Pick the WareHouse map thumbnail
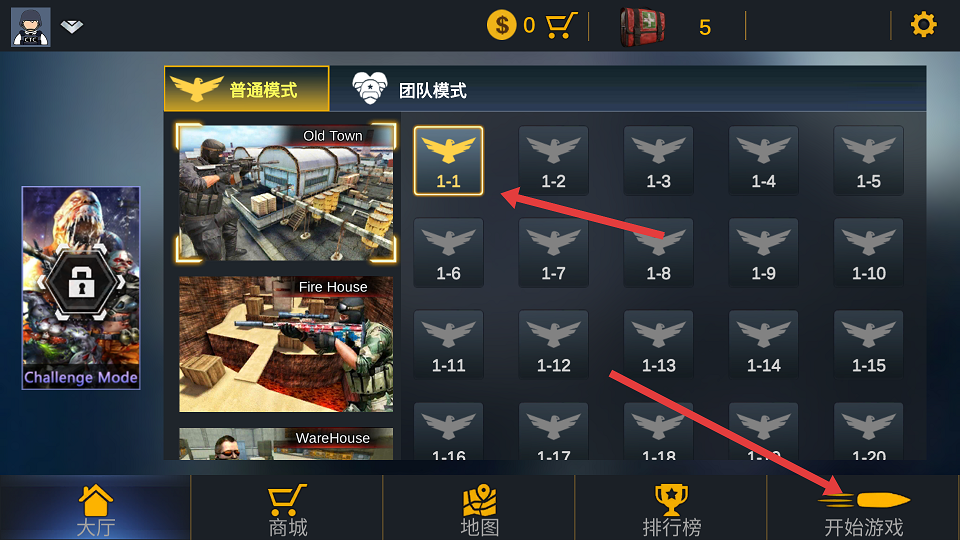The image size is (960, 540). click(286, 445)
